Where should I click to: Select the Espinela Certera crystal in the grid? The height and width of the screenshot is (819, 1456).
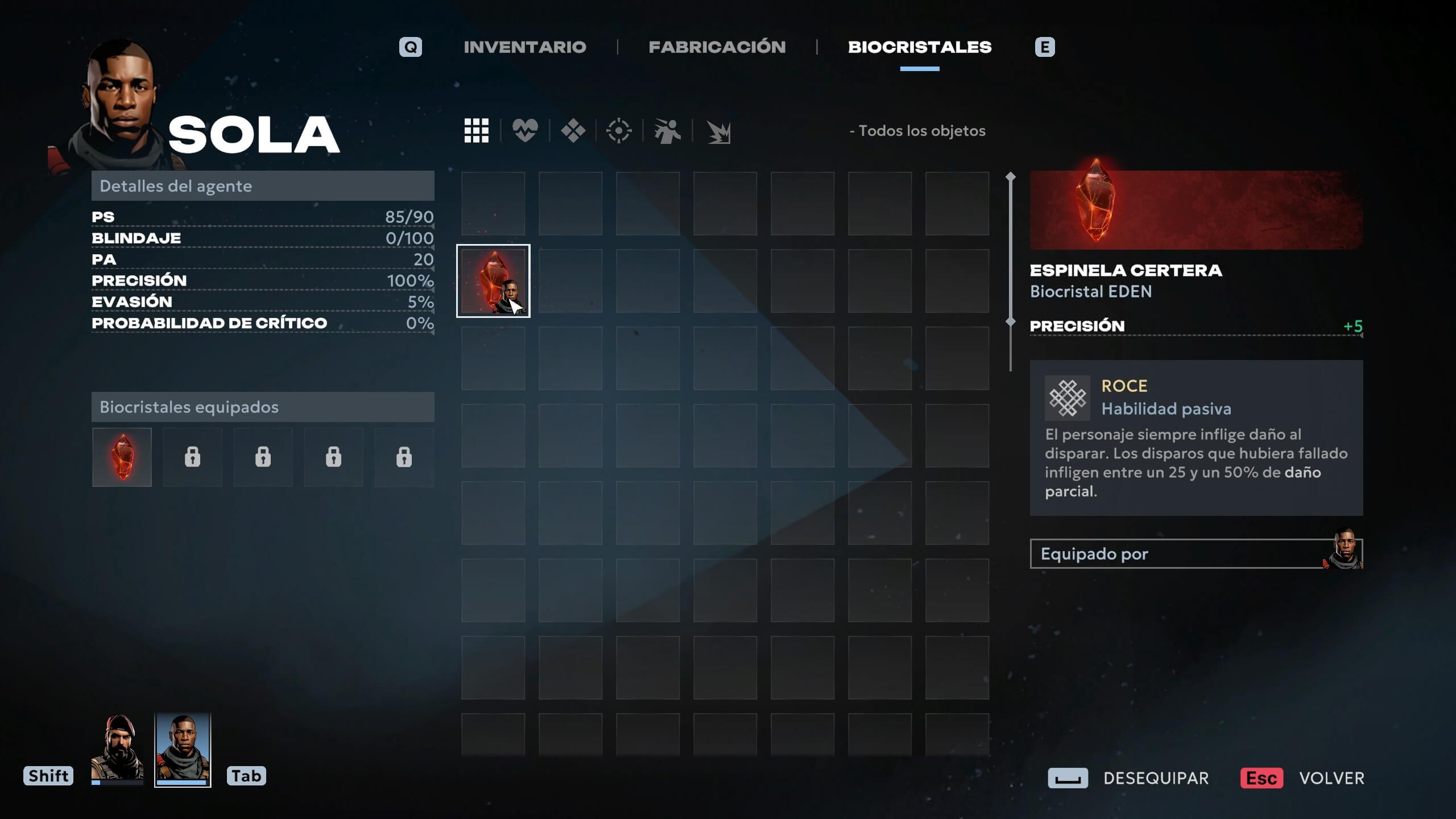(493, 281)
